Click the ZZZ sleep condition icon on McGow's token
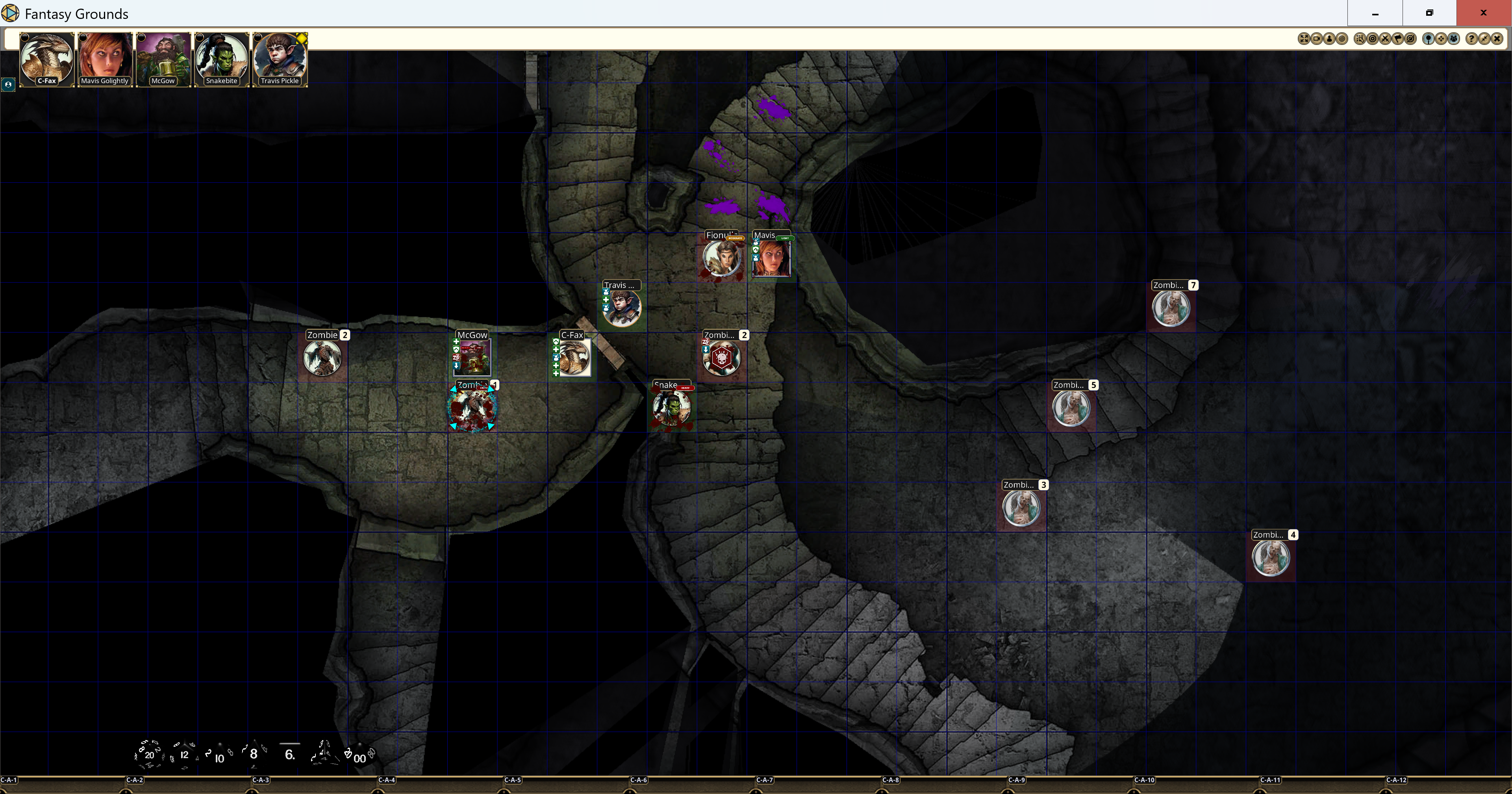 (457, 357)
